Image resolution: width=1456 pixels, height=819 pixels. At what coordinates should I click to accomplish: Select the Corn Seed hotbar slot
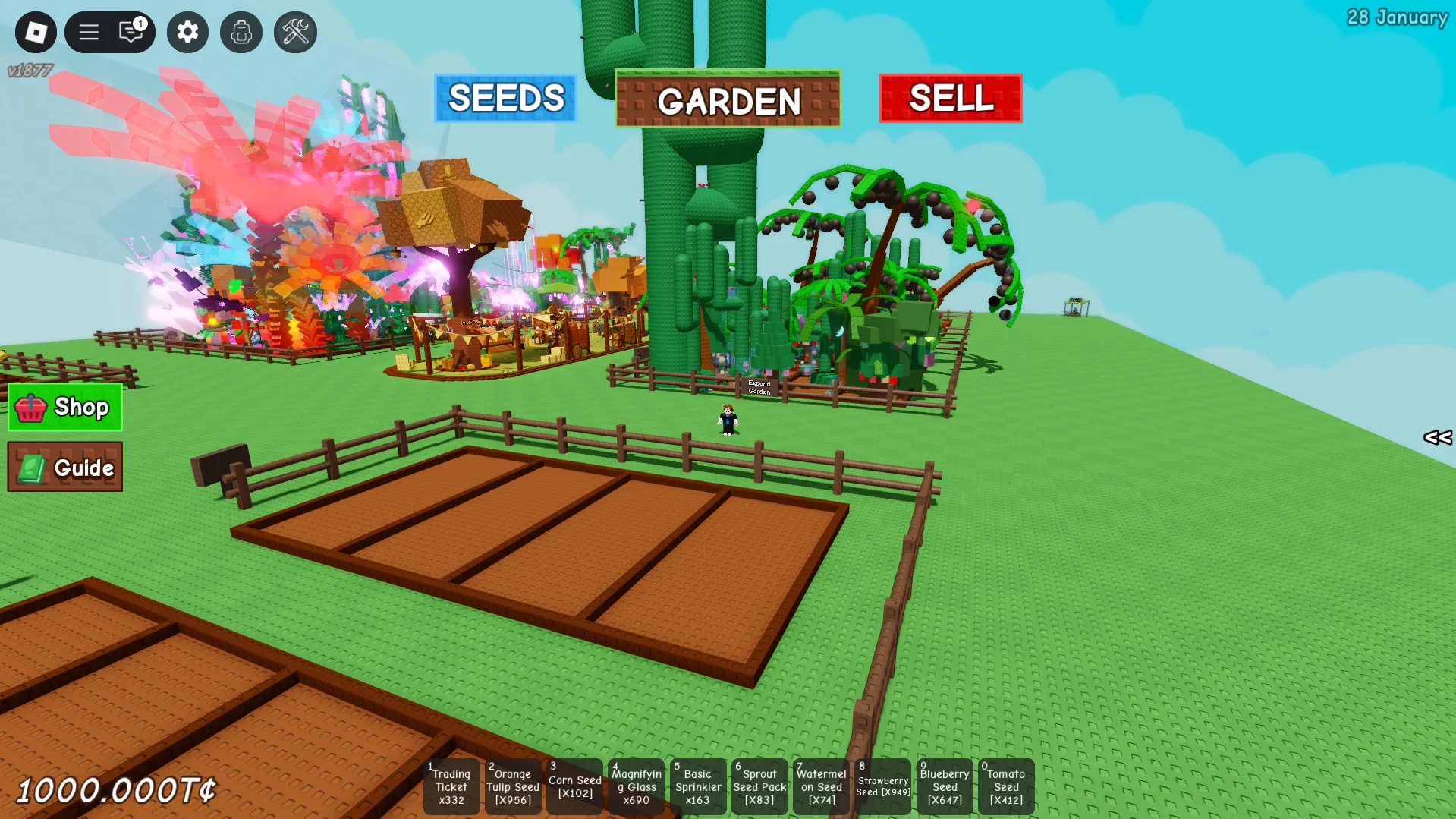(574, 786)
